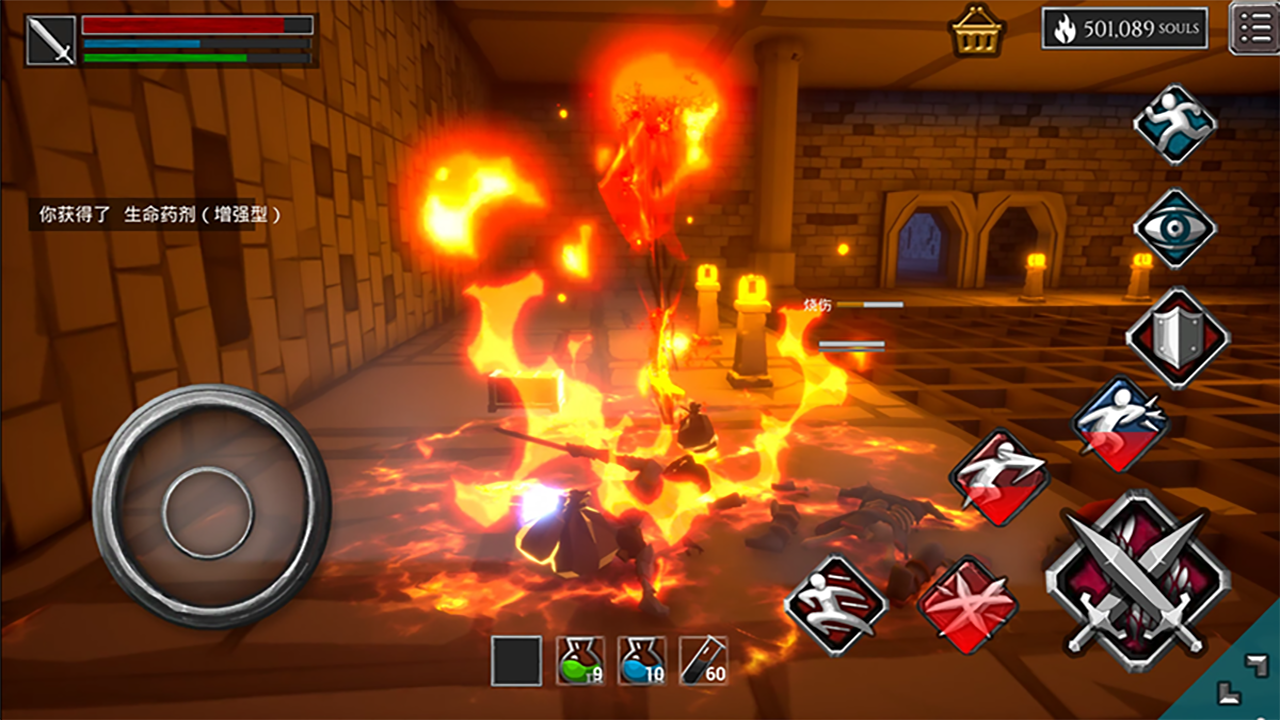Cast the red starburst skill
This screenshot has height=720, width=1280.
pos(967,605)
